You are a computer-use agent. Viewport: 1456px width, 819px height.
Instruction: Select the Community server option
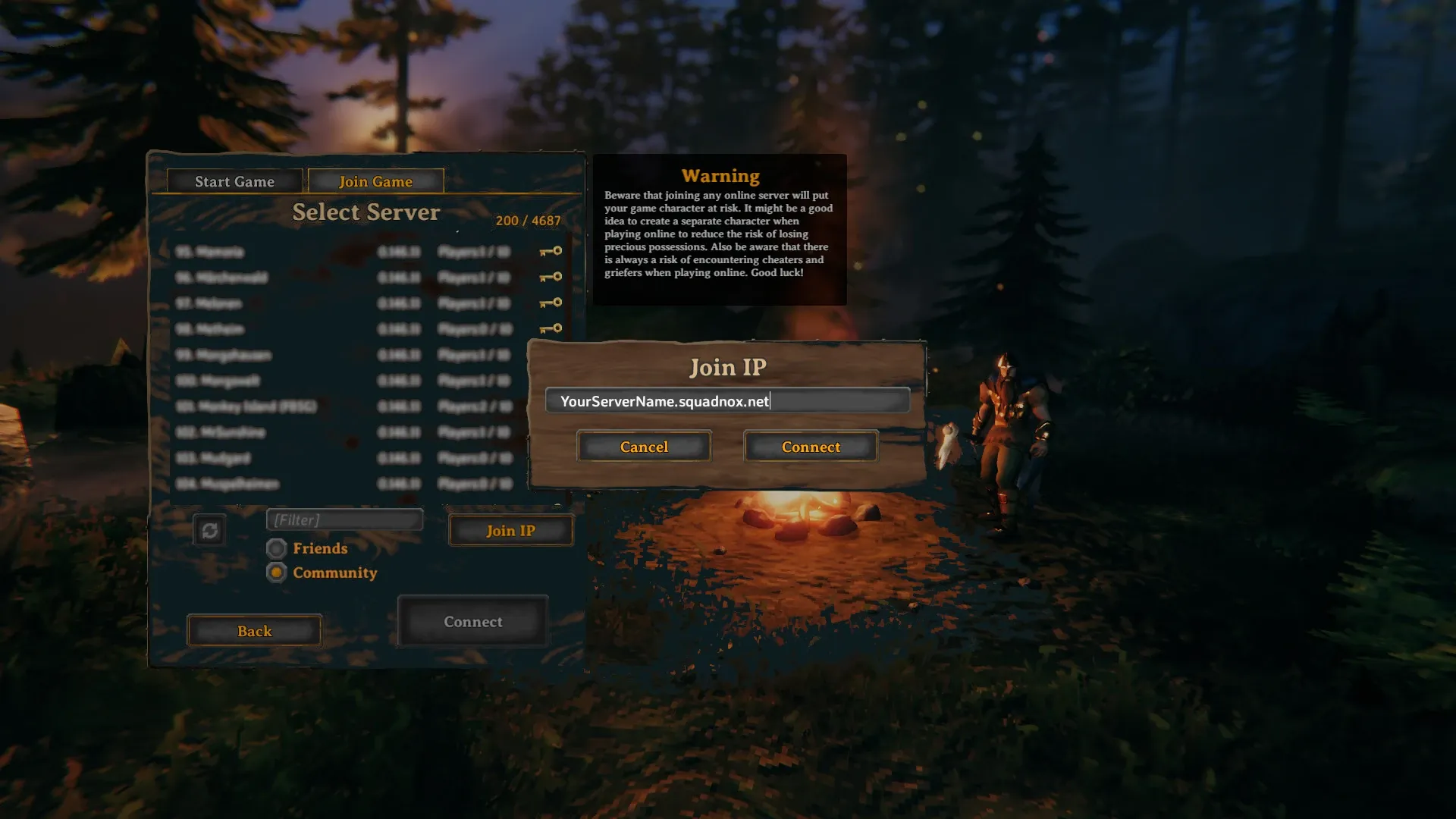click(x=277, y=573)
